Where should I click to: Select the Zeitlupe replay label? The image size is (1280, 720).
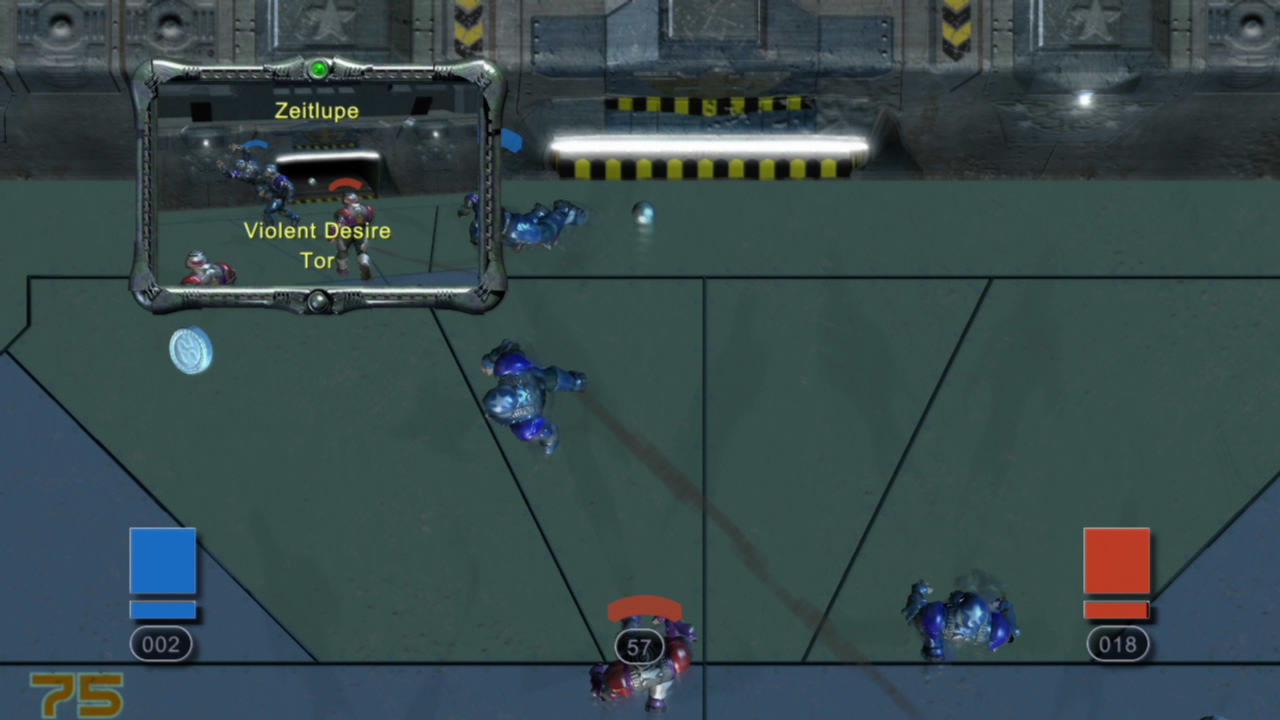point(317,111)
